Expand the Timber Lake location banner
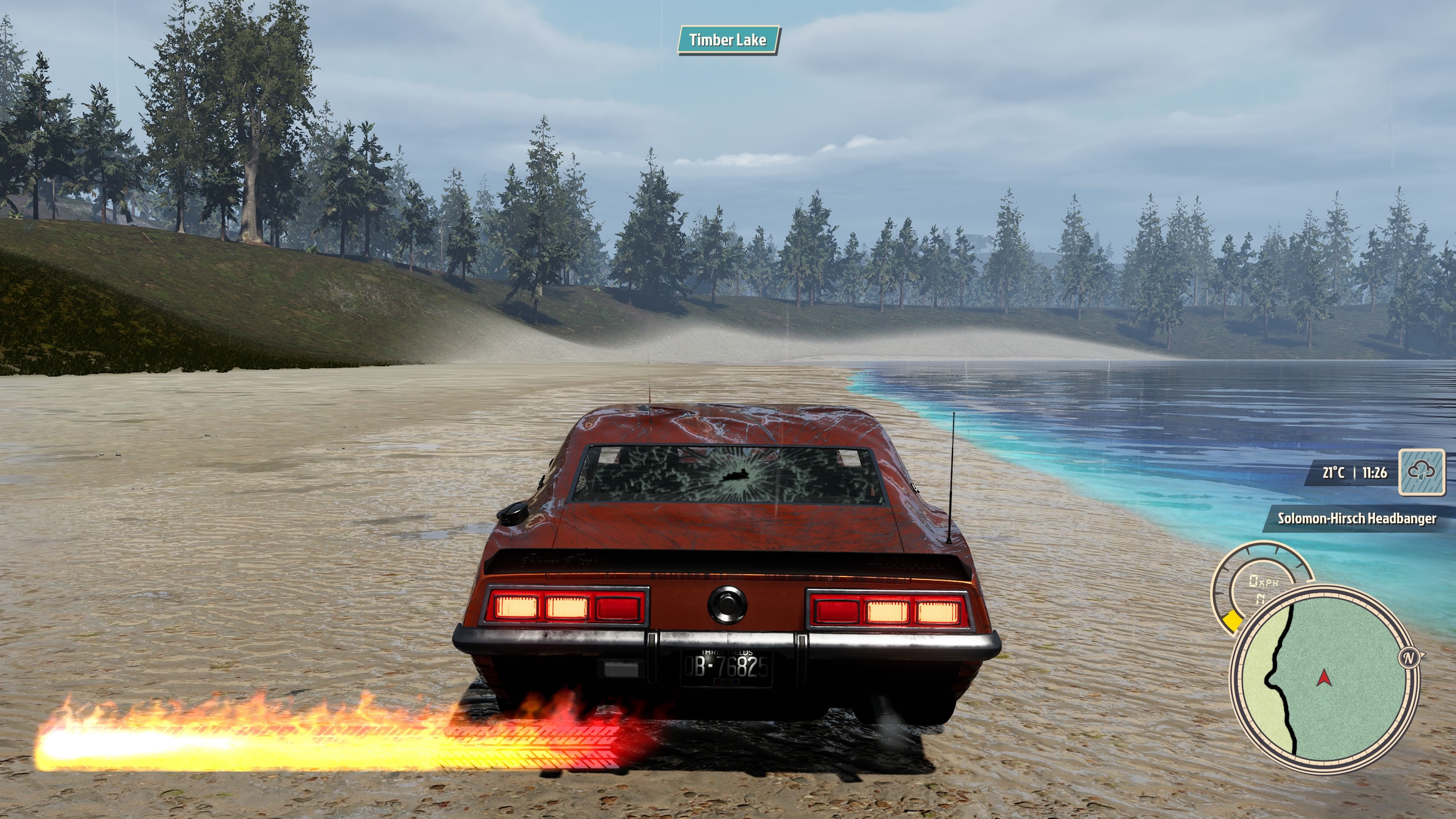1456x819 pixels. pyautogui.click(x=729, y=40)
